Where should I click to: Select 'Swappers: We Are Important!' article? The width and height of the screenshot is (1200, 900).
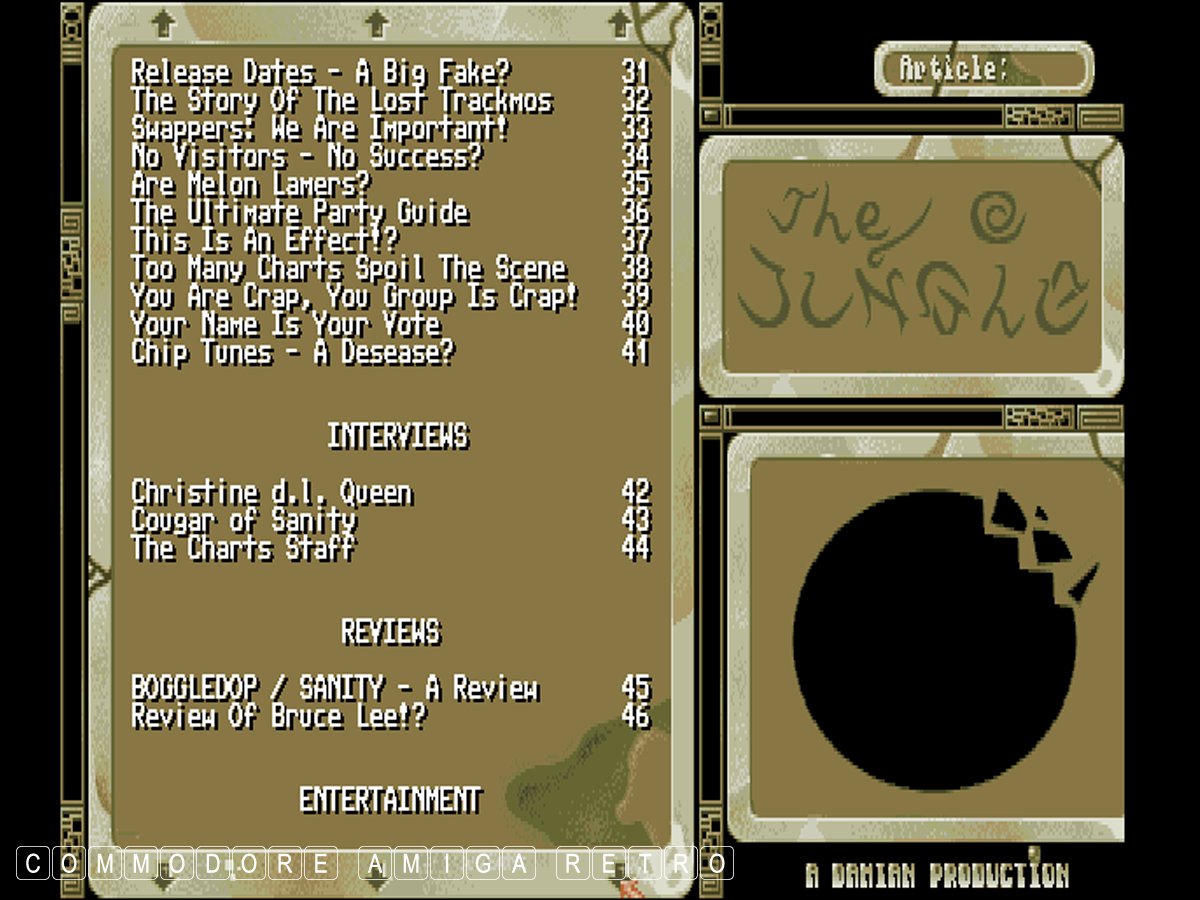tap(320, 128)
